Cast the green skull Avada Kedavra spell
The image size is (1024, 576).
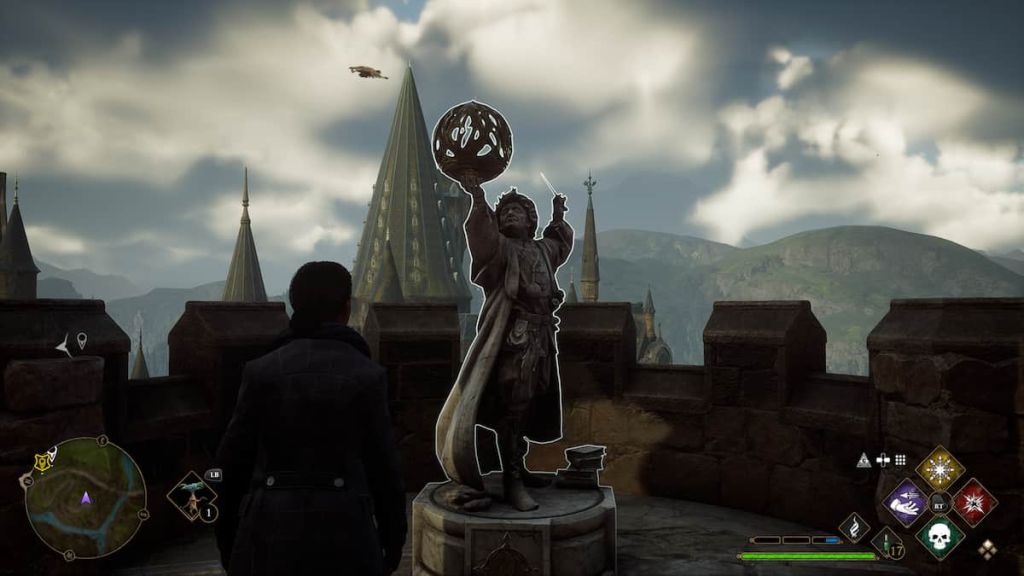click(940, 536)
